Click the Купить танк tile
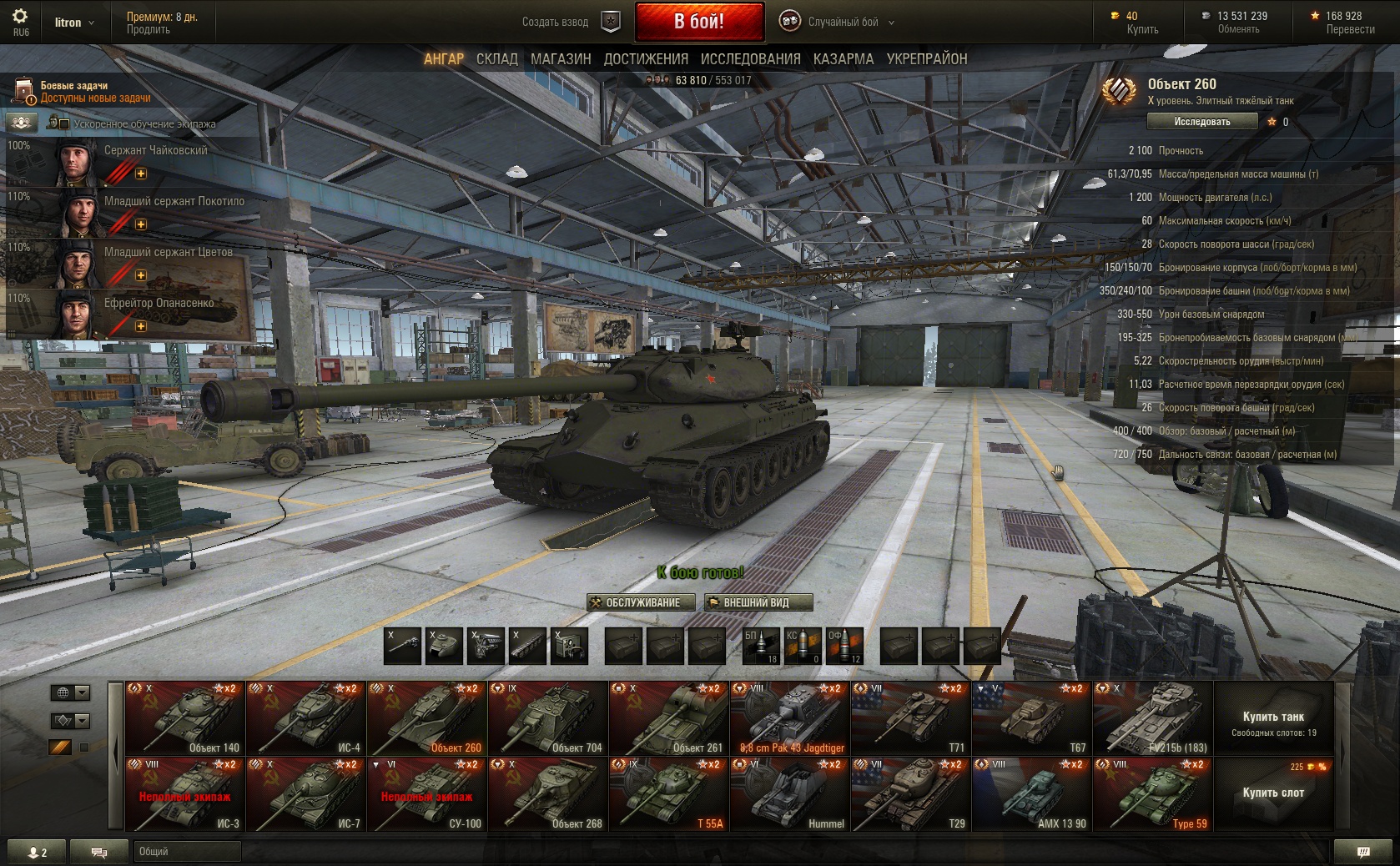The width and height of the screenshot is (1400, 866). tap(1273, 721)
